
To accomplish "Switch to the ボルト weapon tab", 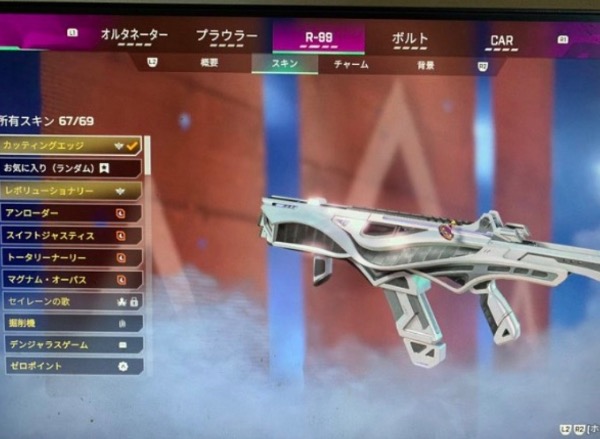I will 409,40.
